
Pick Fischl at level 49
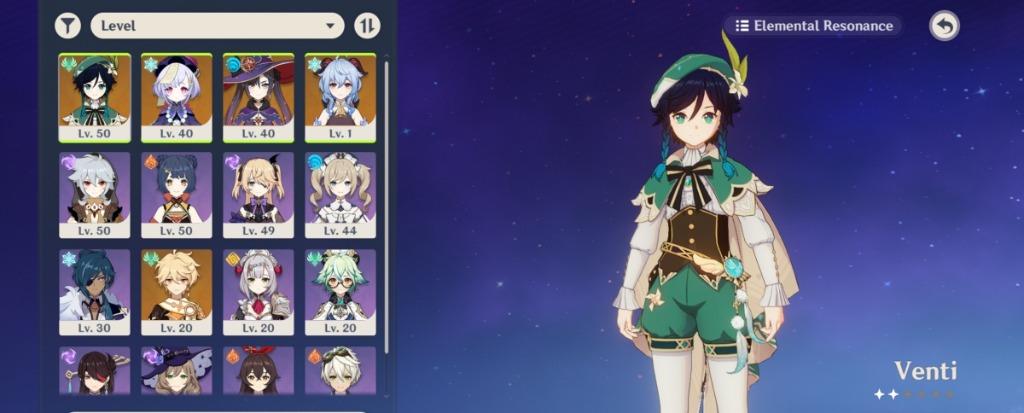click(x=258, y=194)
